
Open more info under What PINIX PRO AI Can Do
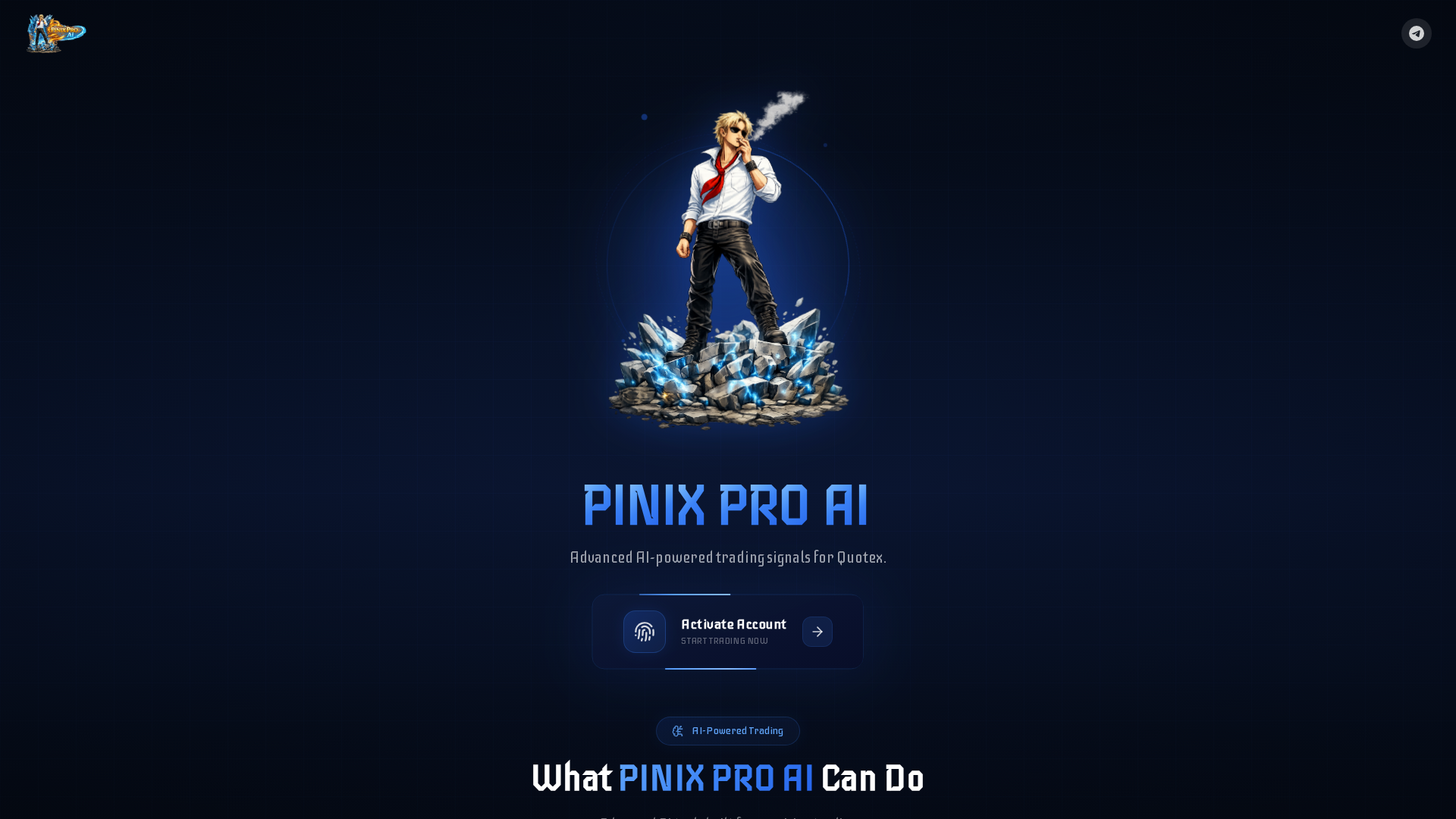(x=727, y=778)
